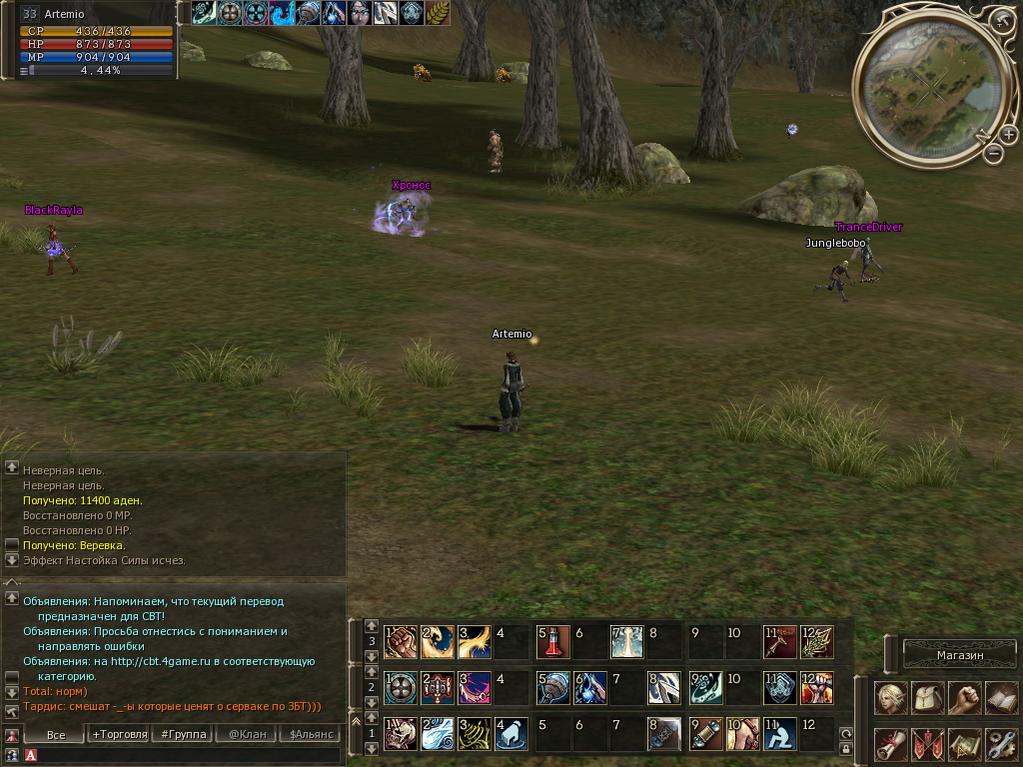This screenshot has width=1023, height=767.
Task: Zoom out the minimap with the minus button
Action: coord(993,153)
